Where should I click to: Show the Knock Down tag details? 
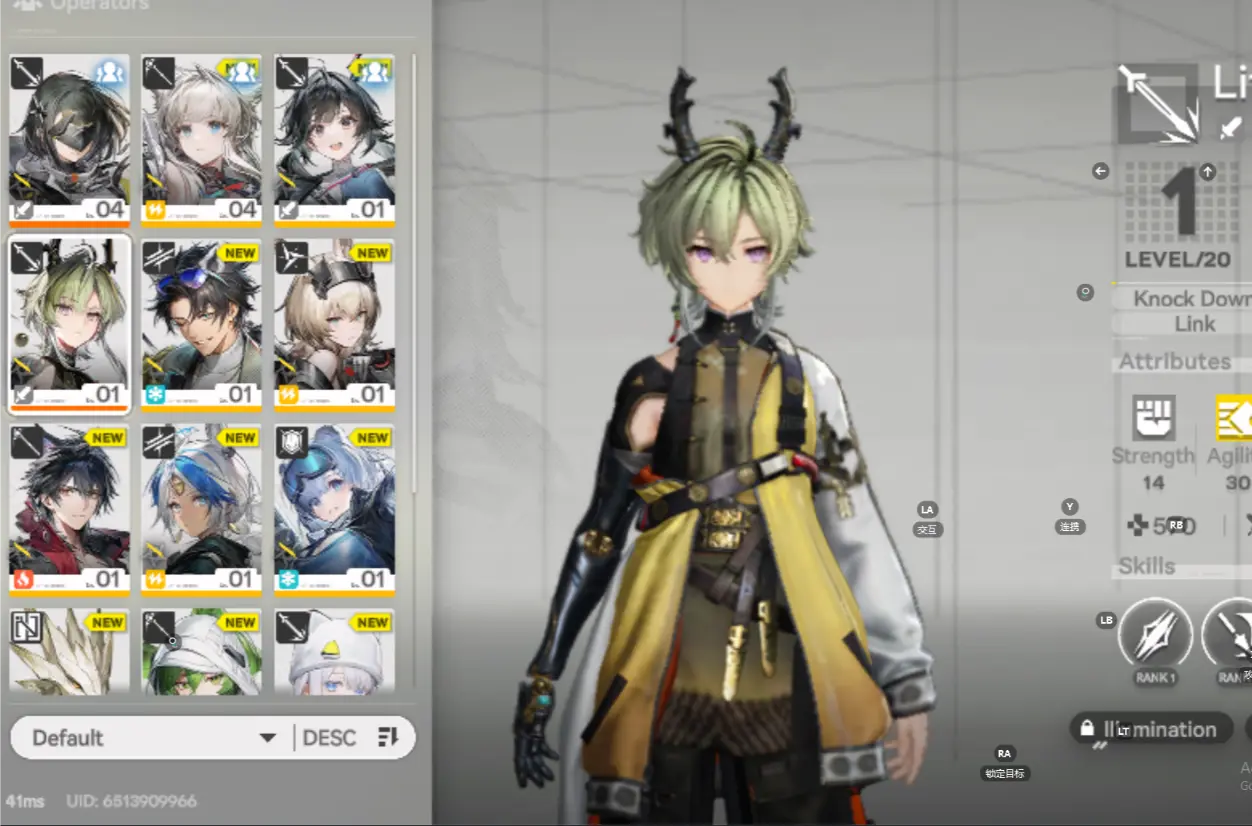[x=1190, y=298]
